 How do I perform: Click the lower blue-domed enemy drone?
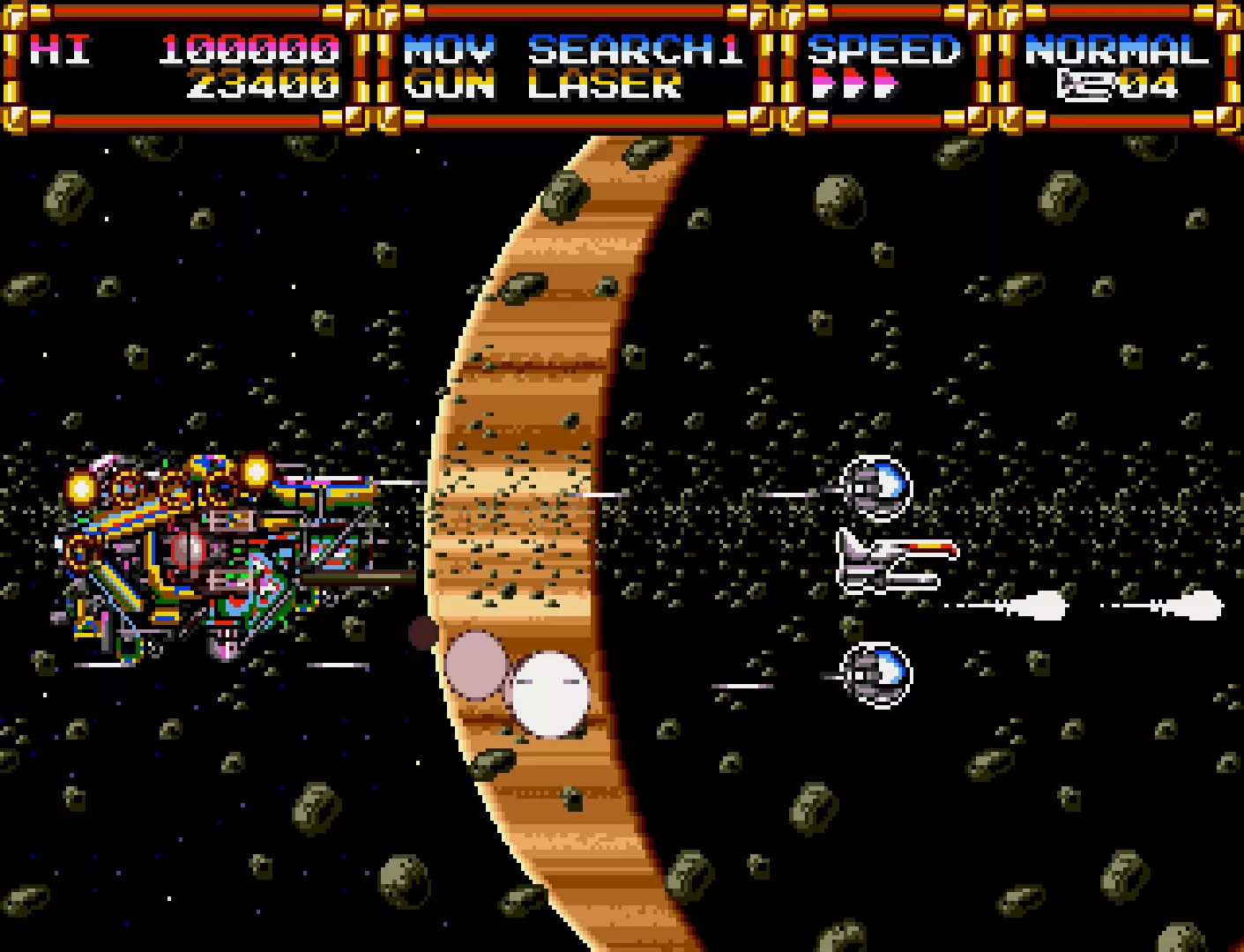[875, 674]
